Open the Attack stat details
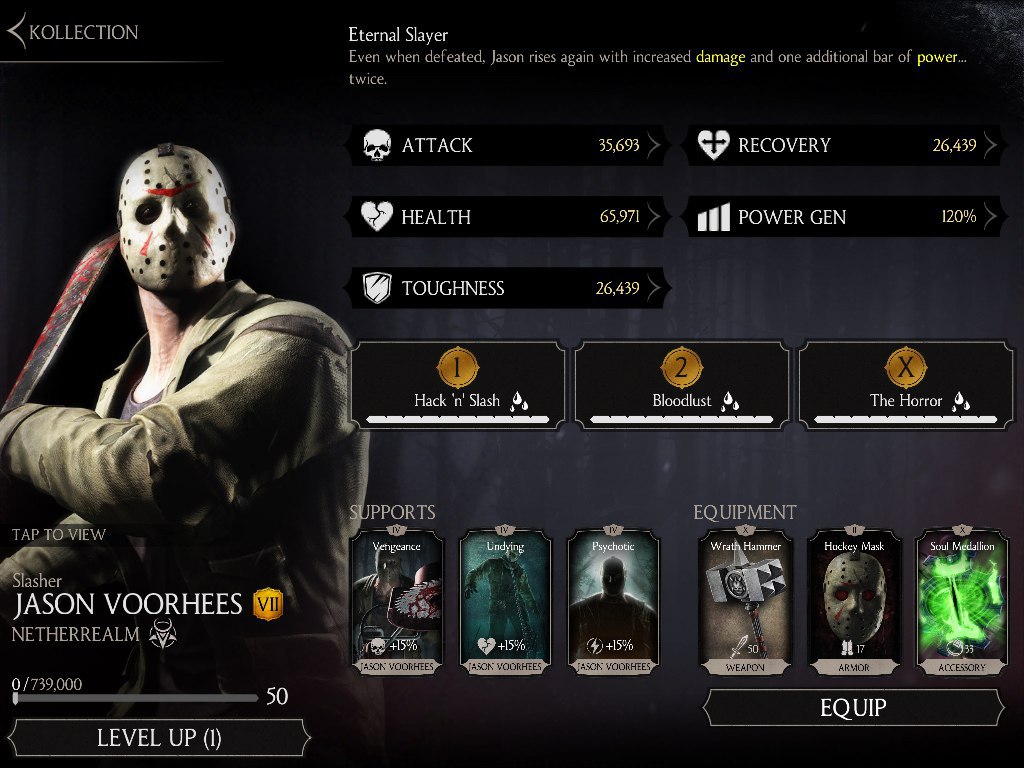Viewport: 1024px width, 768px height. click(x=510, y=146)
